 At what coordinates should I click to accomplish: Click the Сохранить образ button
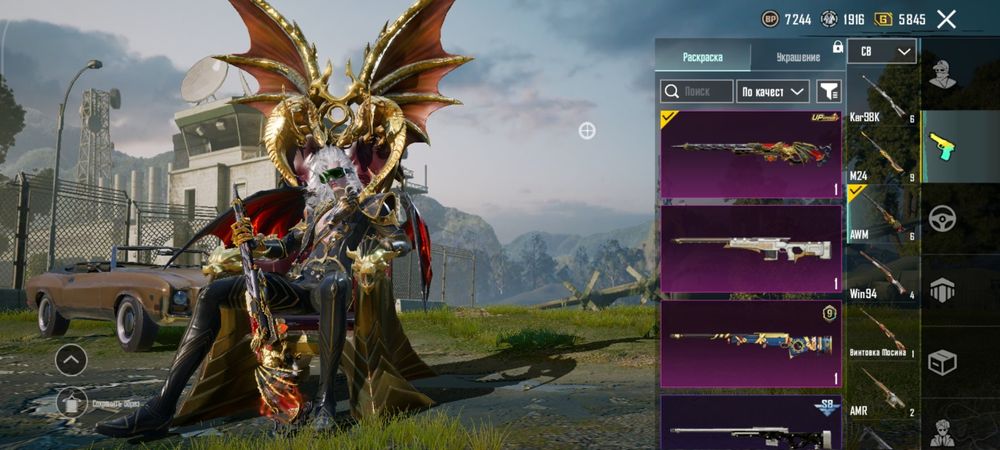(x=71, y=402)
